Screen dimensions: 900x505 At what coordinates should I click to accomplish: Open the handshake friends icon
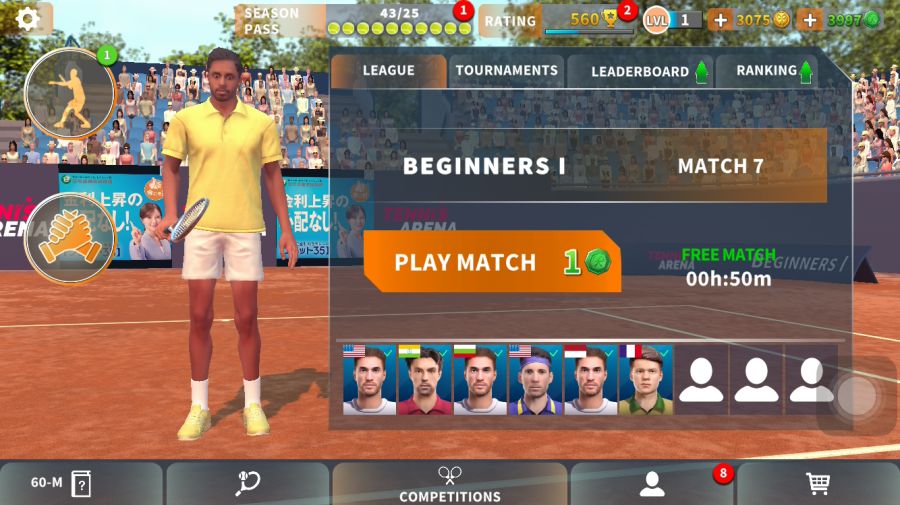point(70,239)
